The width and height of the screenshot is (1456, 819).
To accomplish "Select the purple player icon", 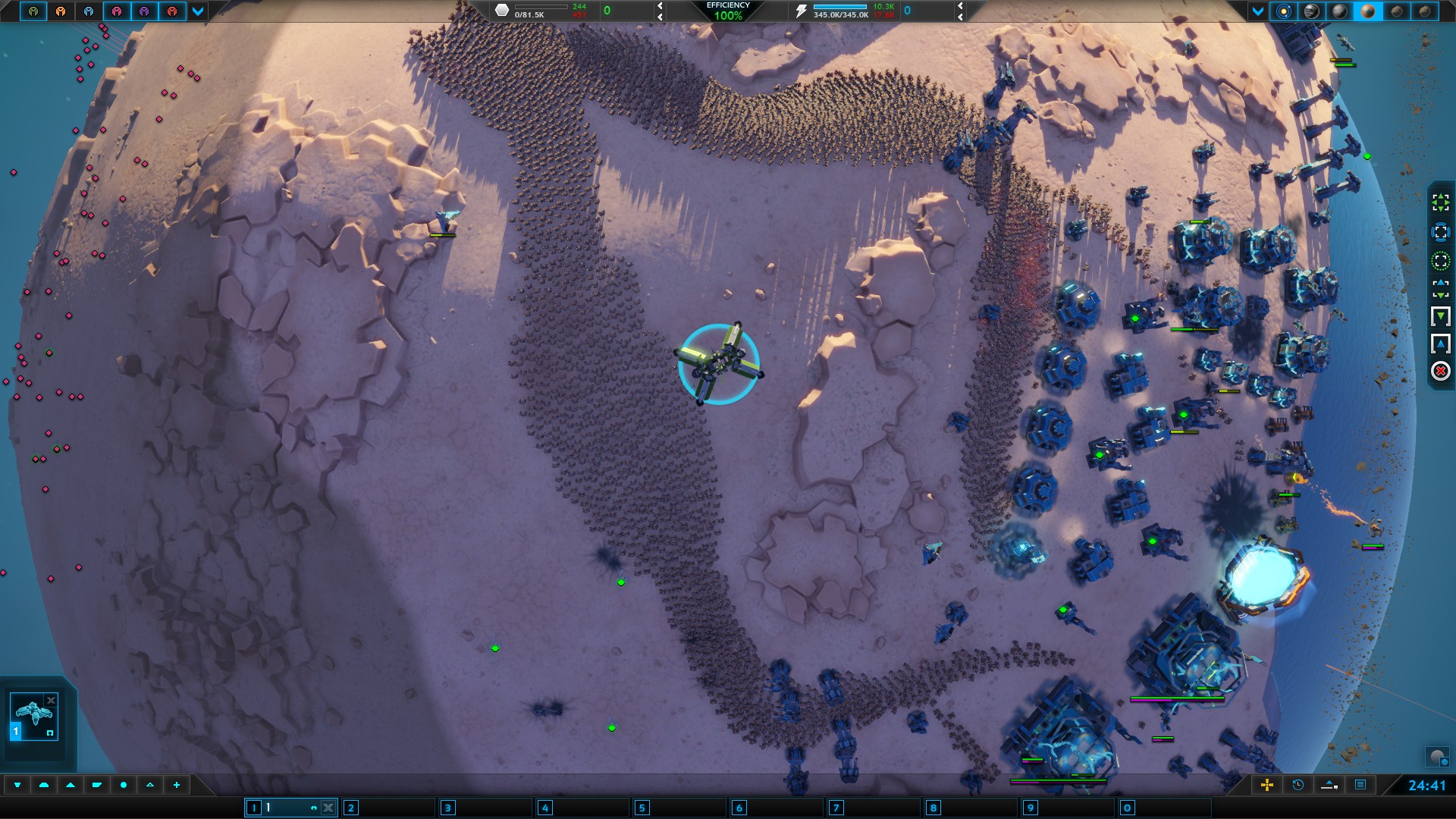I will click(144, 11).
